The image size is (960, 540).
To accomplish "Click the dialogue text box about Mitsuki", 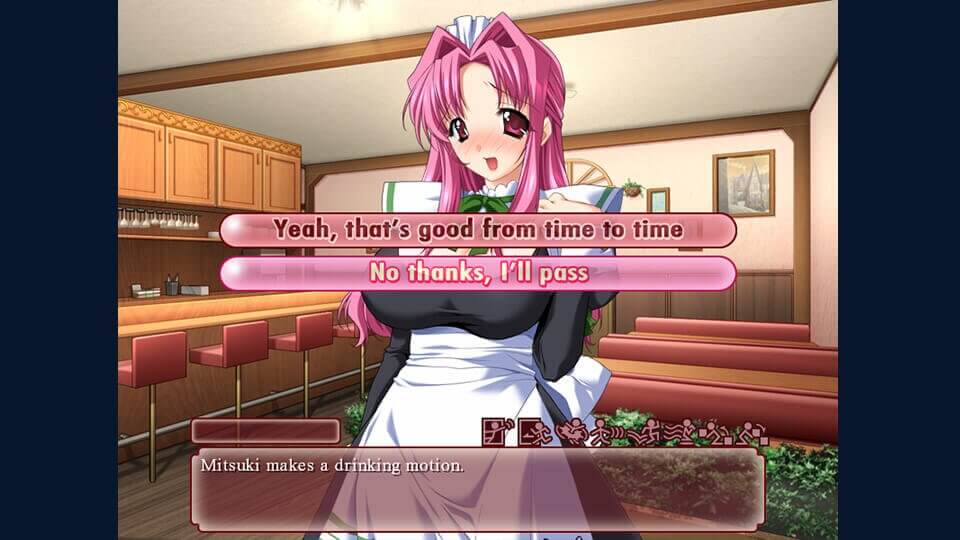I will (x=477, y=489).
